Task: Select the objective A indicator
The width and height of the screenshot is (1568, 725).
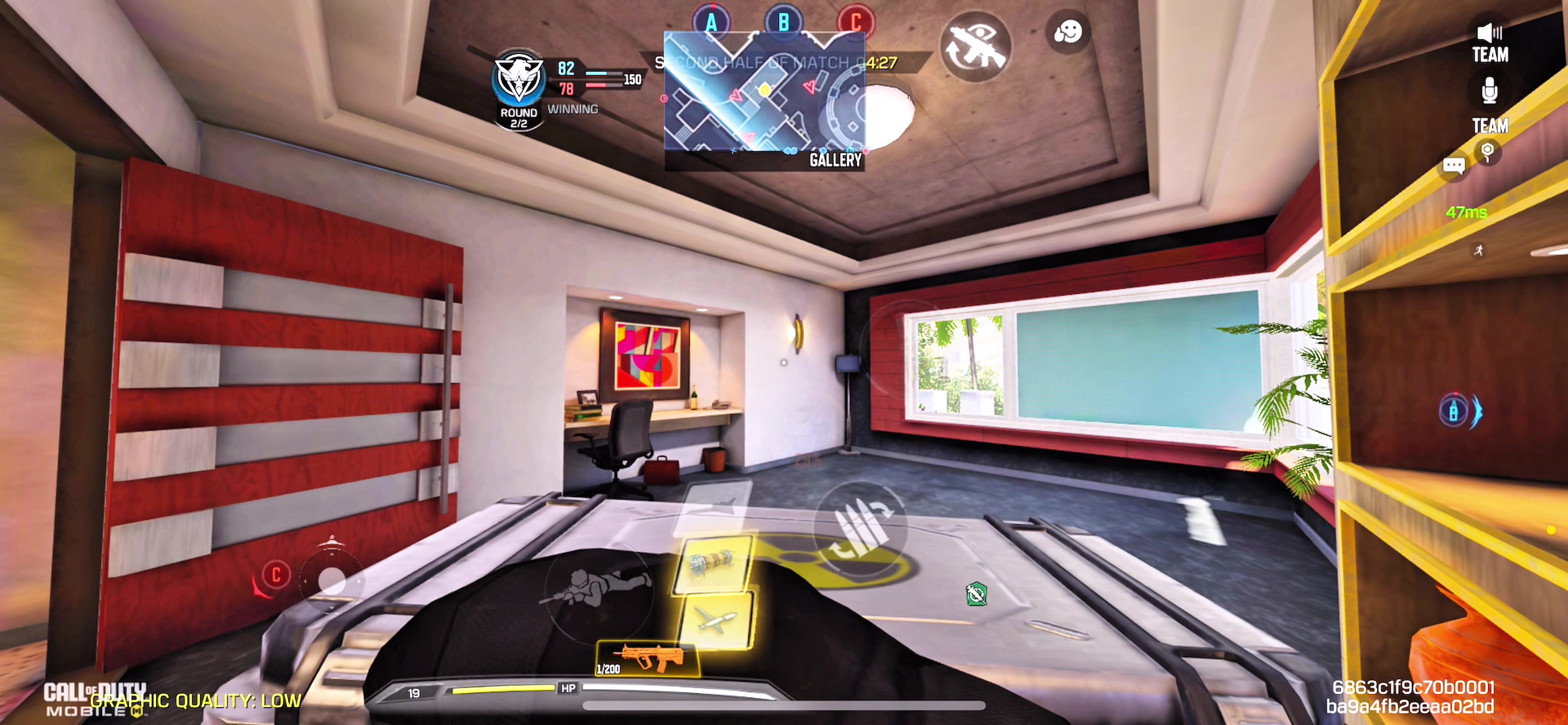Action: pos(711,22)
